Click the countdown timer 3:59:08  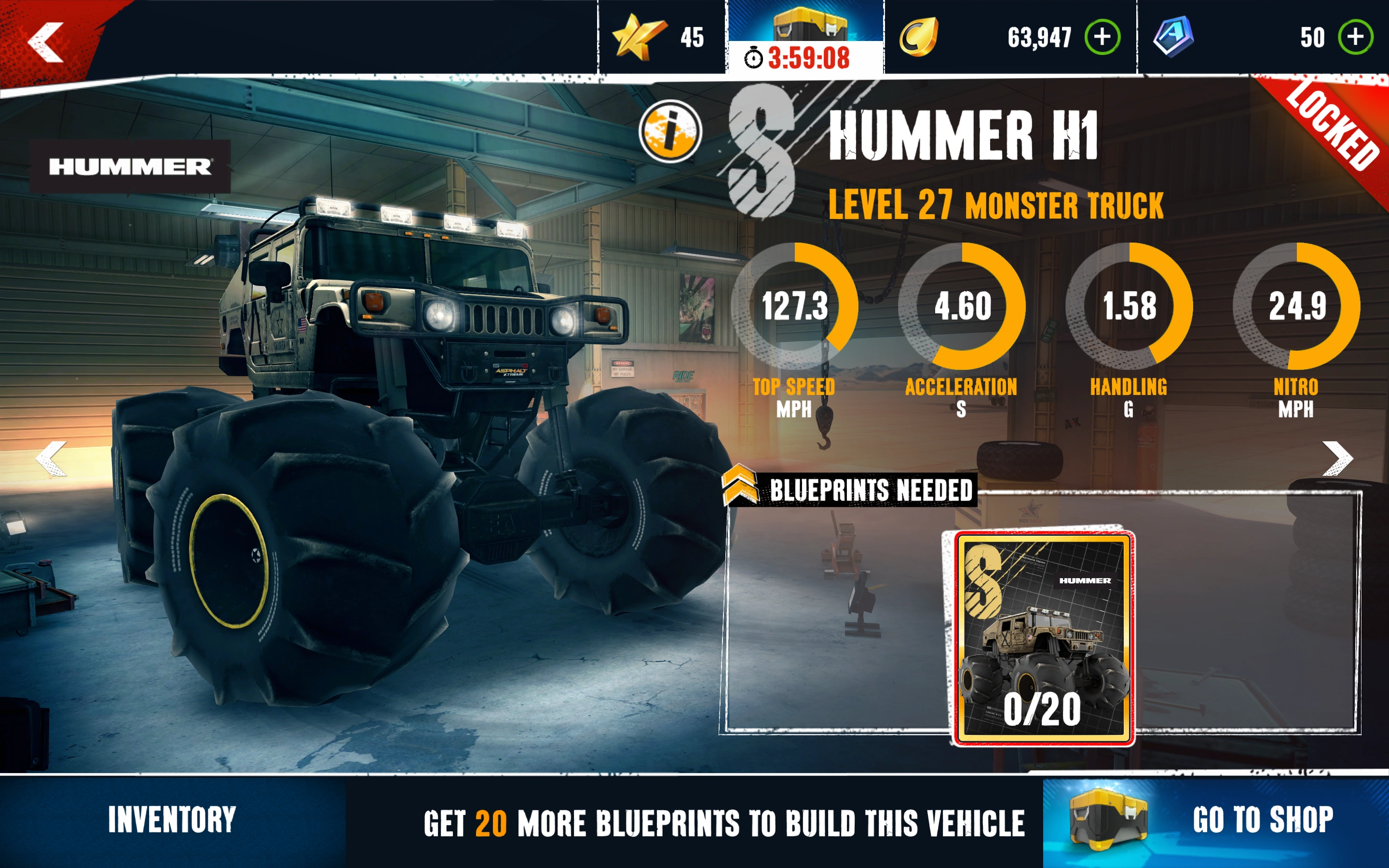[x=810, y=57]
